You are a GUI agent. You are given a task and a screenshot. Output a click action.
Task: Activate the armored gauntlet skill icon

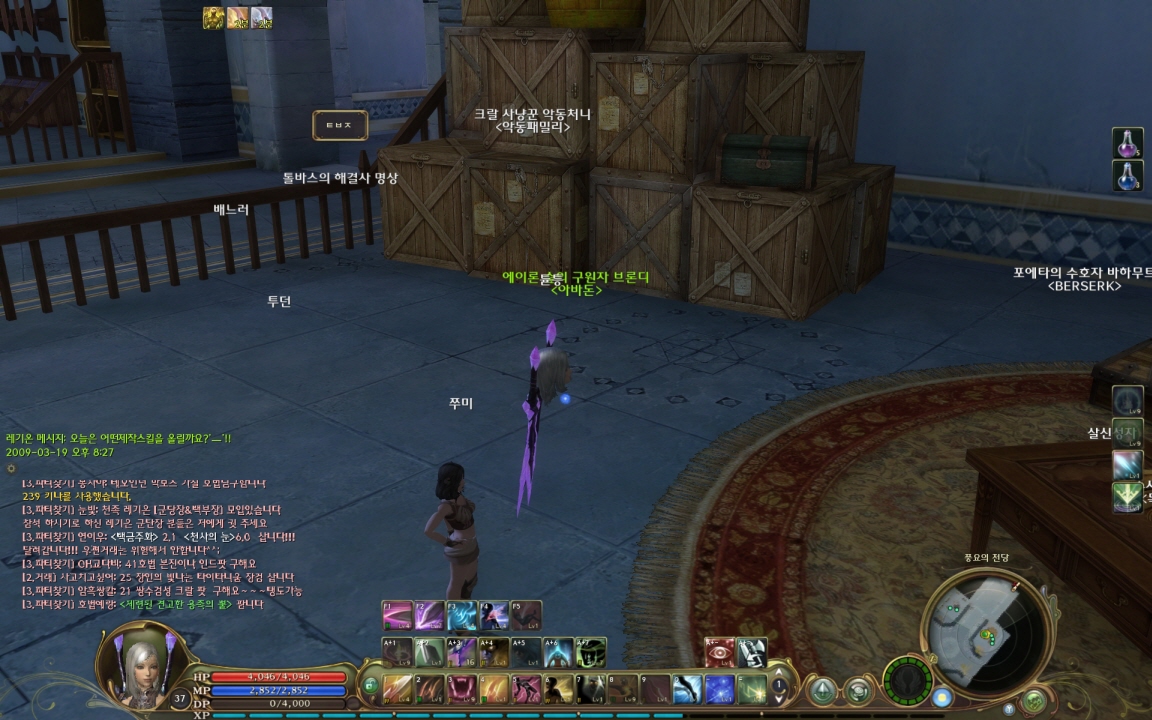[x=751, y=652]
